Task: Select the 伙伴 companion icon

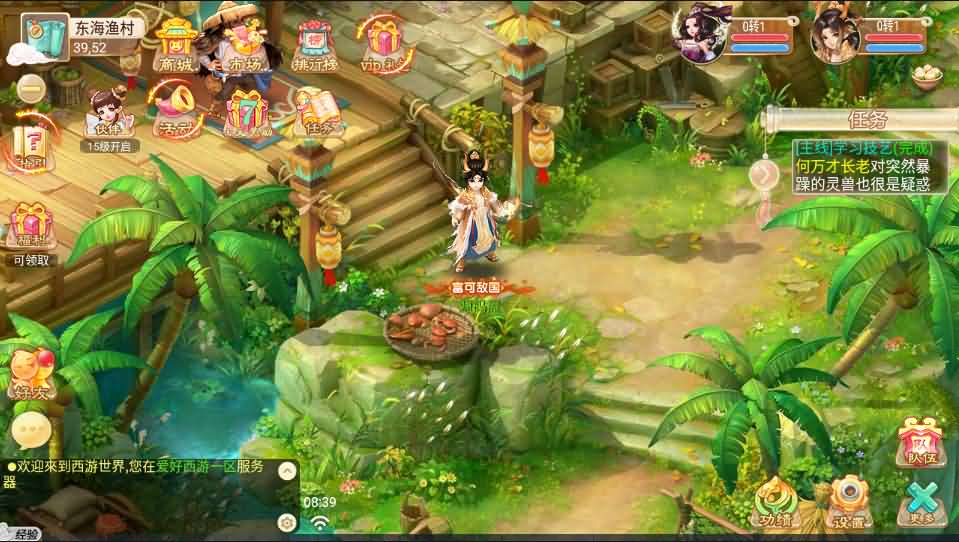Action: click(103, 115)
